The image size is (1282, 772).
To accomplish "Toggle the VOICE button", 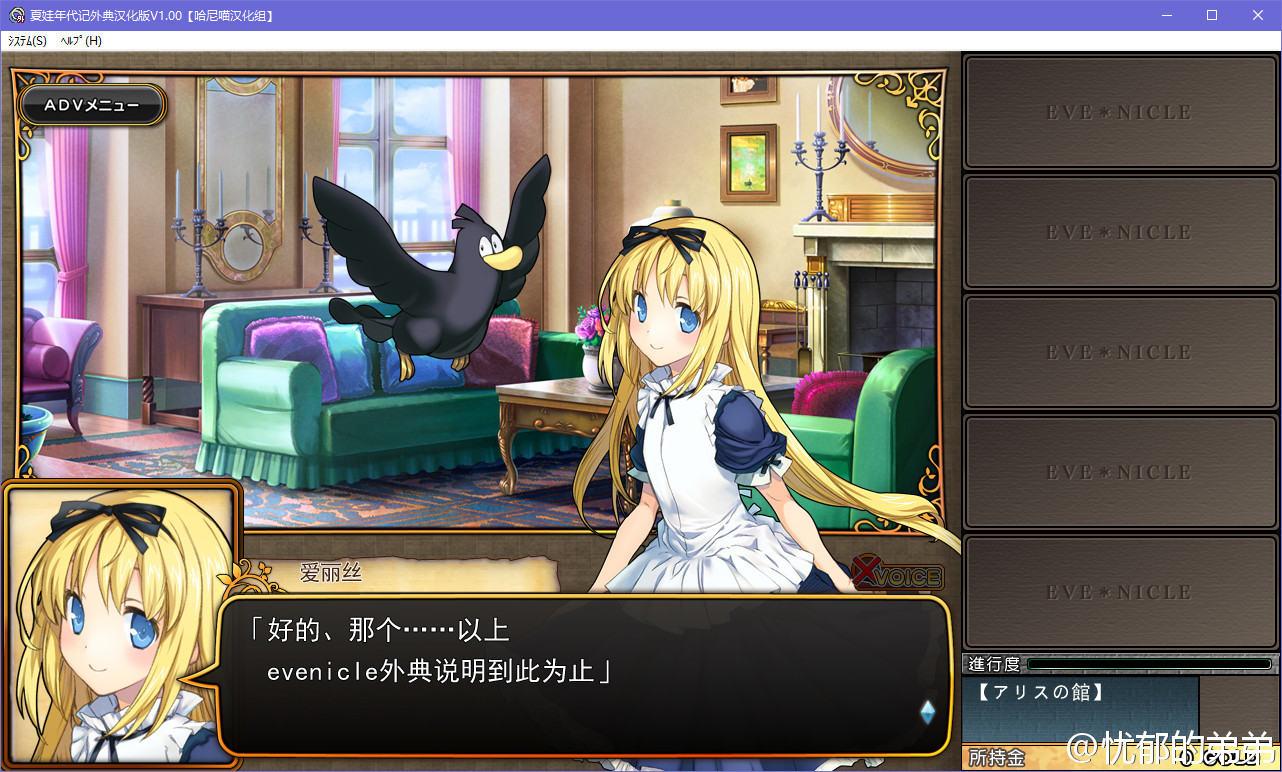I will 898,575.
